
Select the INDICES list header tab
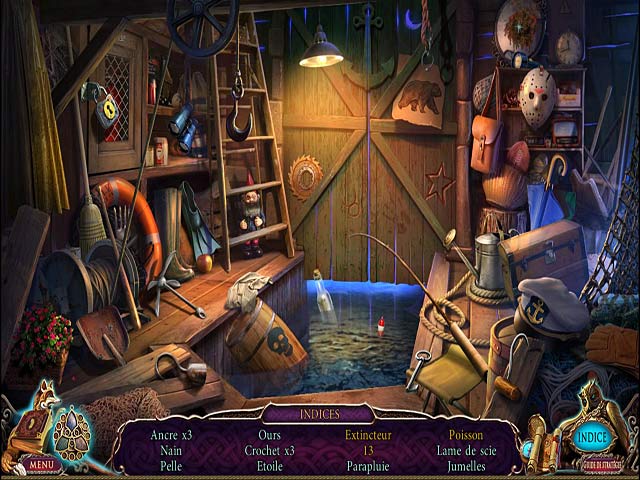coord(318,413)
